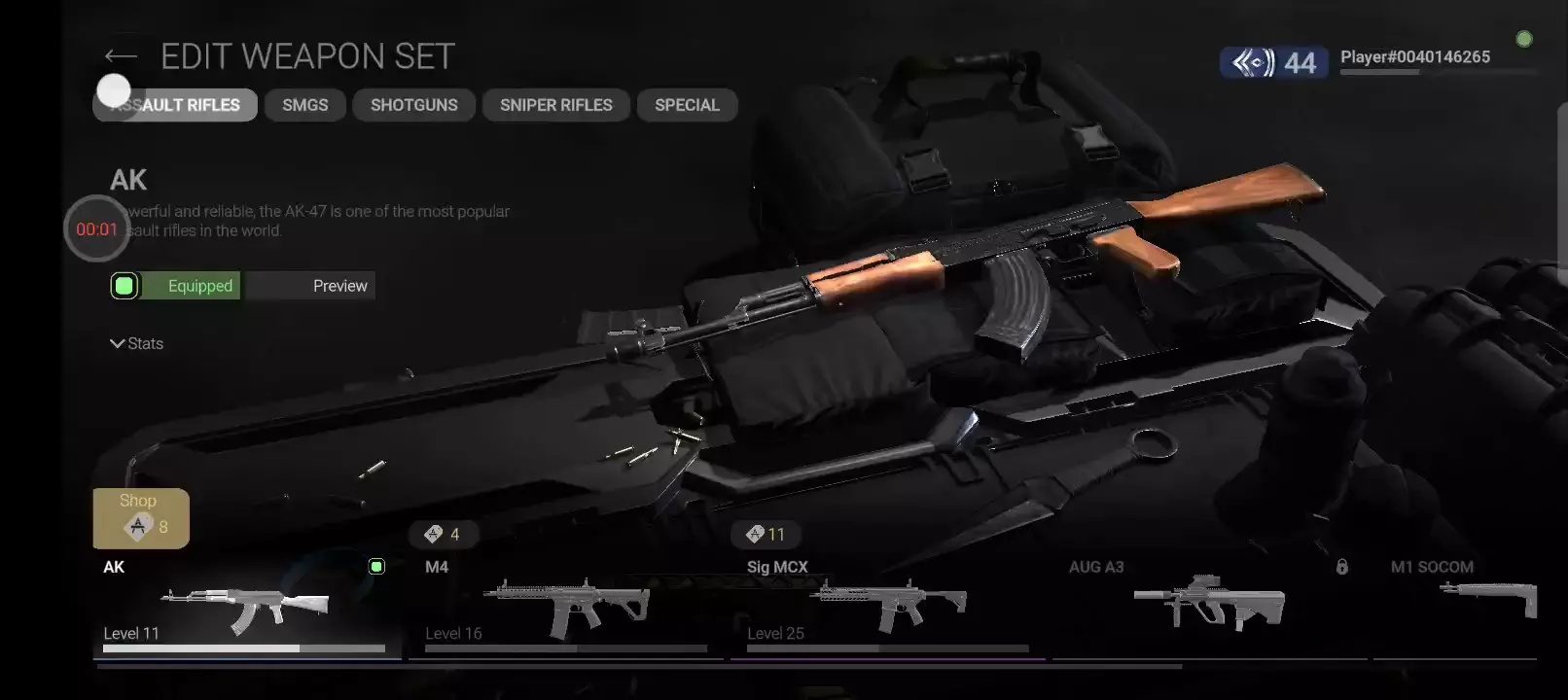Open the Shop button above the AK

pyautogui.click(x=141, y=517)
